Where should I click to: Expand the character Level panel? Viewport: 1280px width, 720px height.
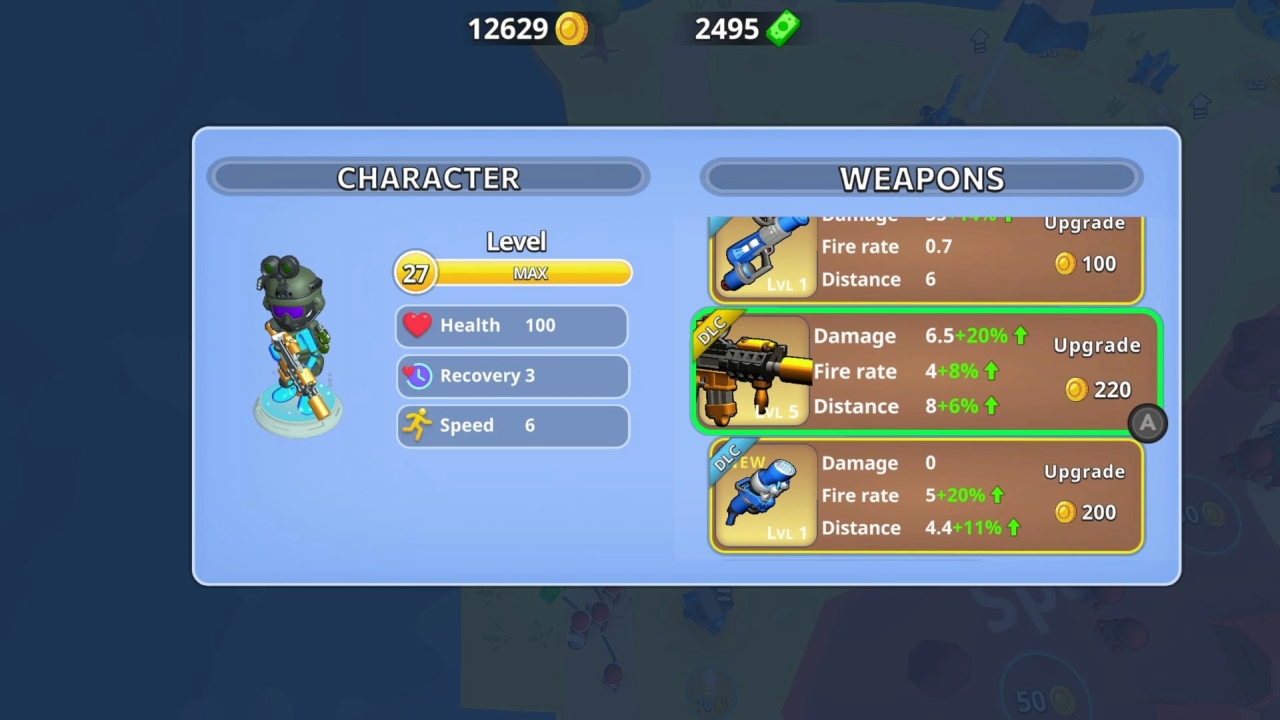[x=516, y=241]
